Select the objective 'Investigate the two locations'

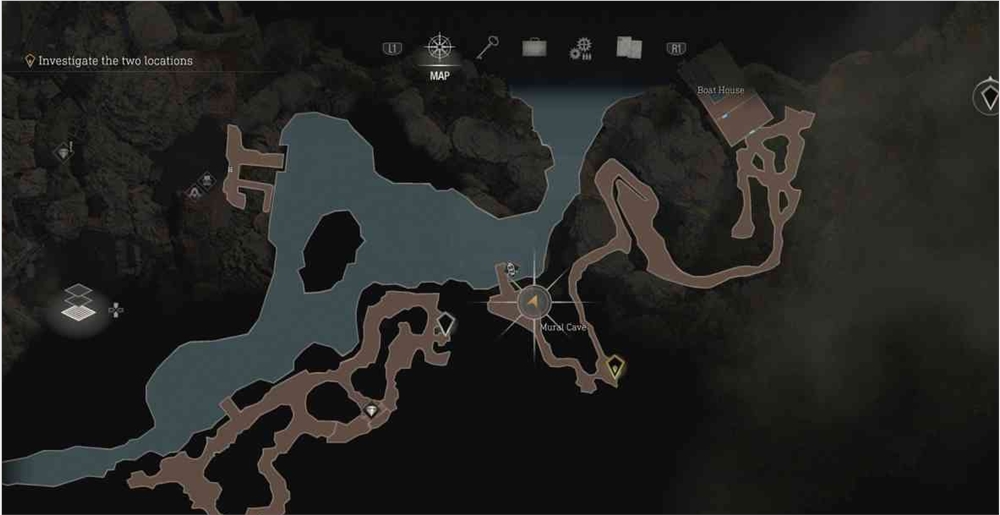pos(115,61)
